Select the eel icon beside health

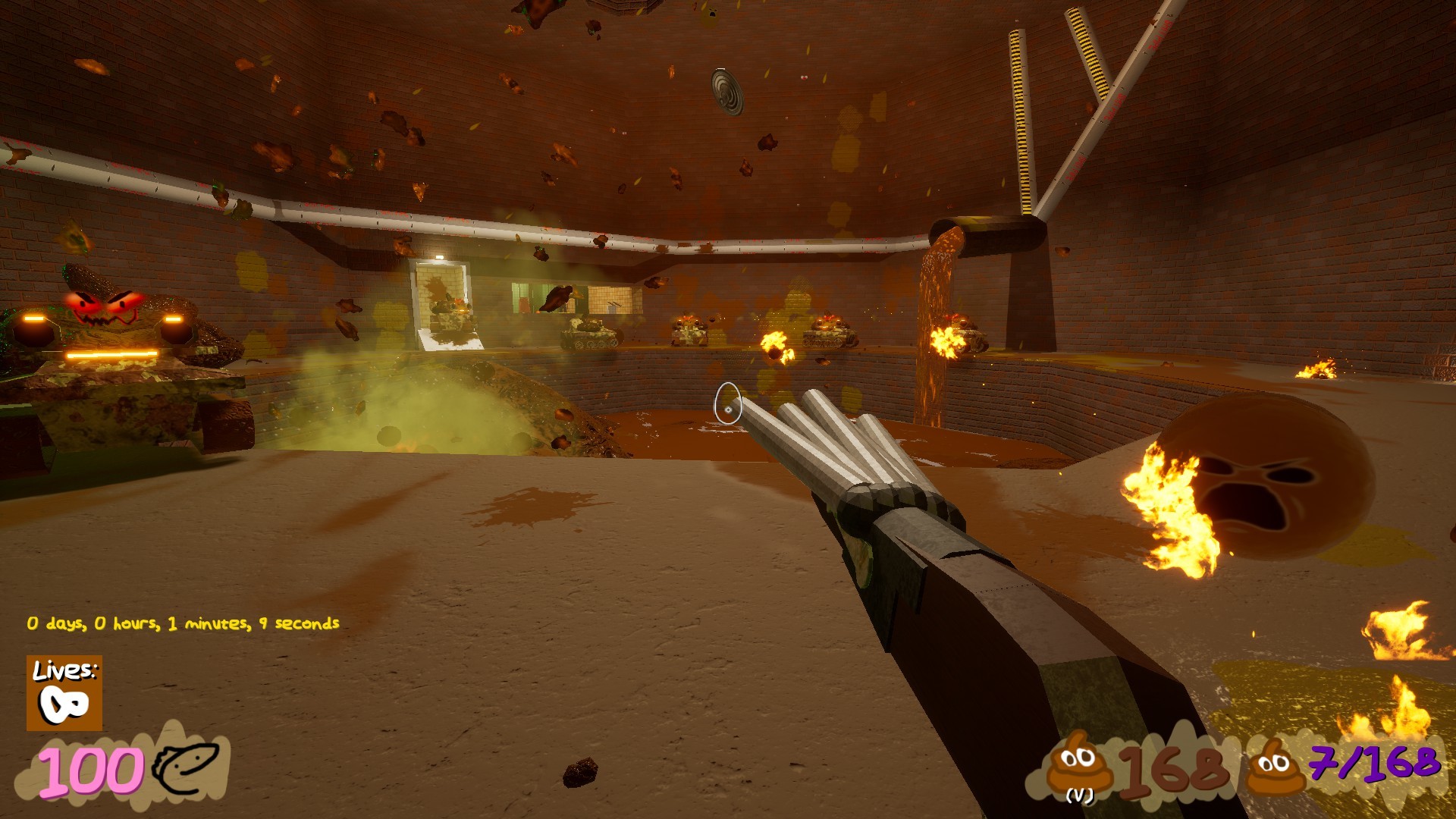186,767
